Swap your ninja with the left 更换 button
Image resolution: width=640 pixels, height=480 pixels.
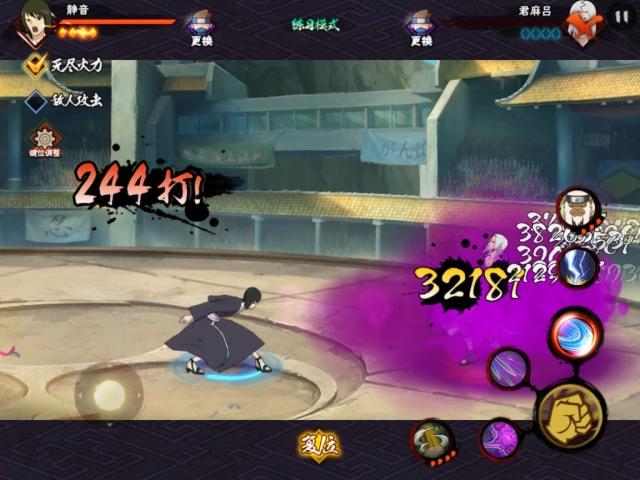coord(202,26)
